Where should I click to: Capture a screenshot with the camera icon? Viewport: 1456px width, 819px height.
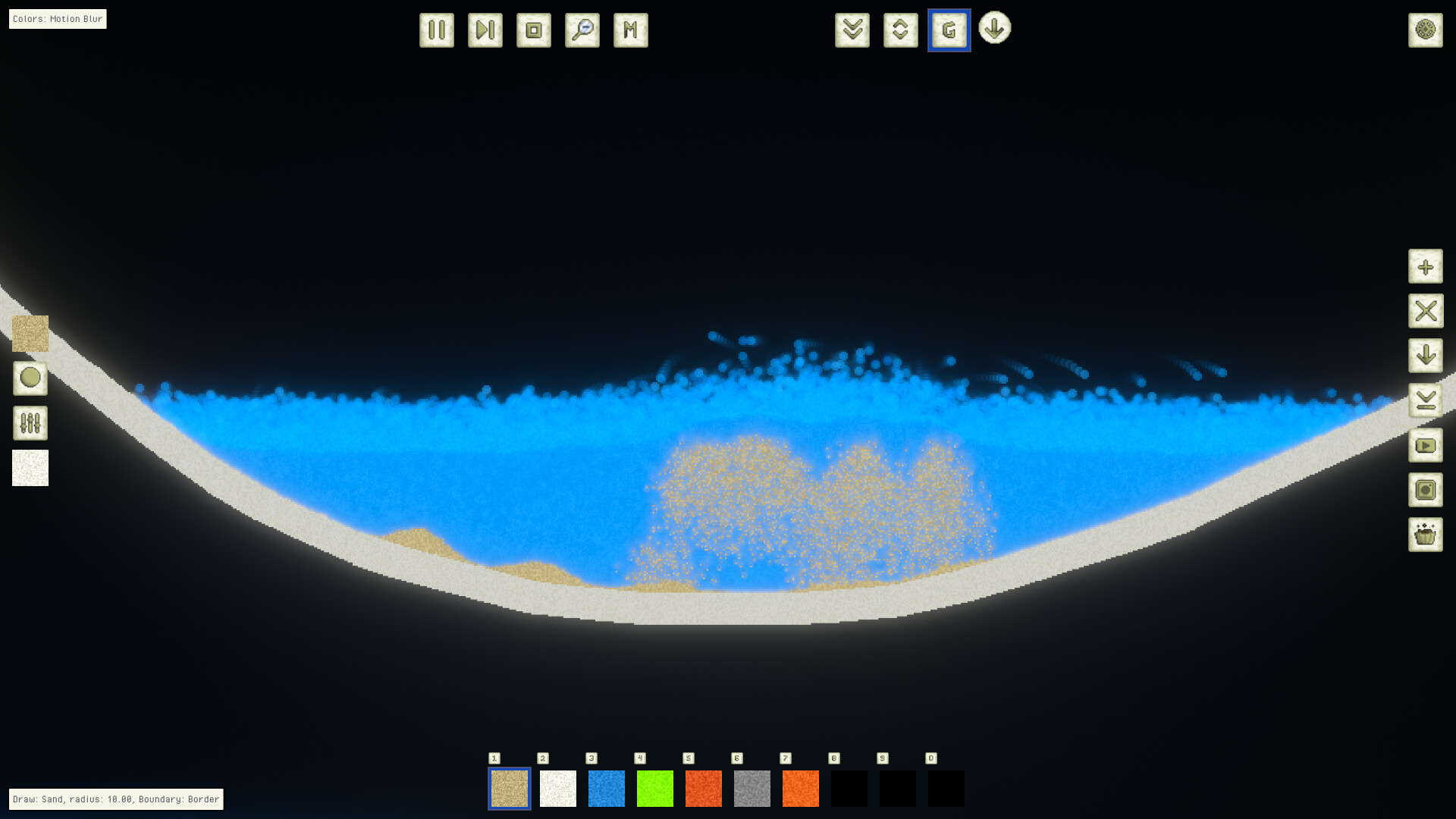point(1426,491)
